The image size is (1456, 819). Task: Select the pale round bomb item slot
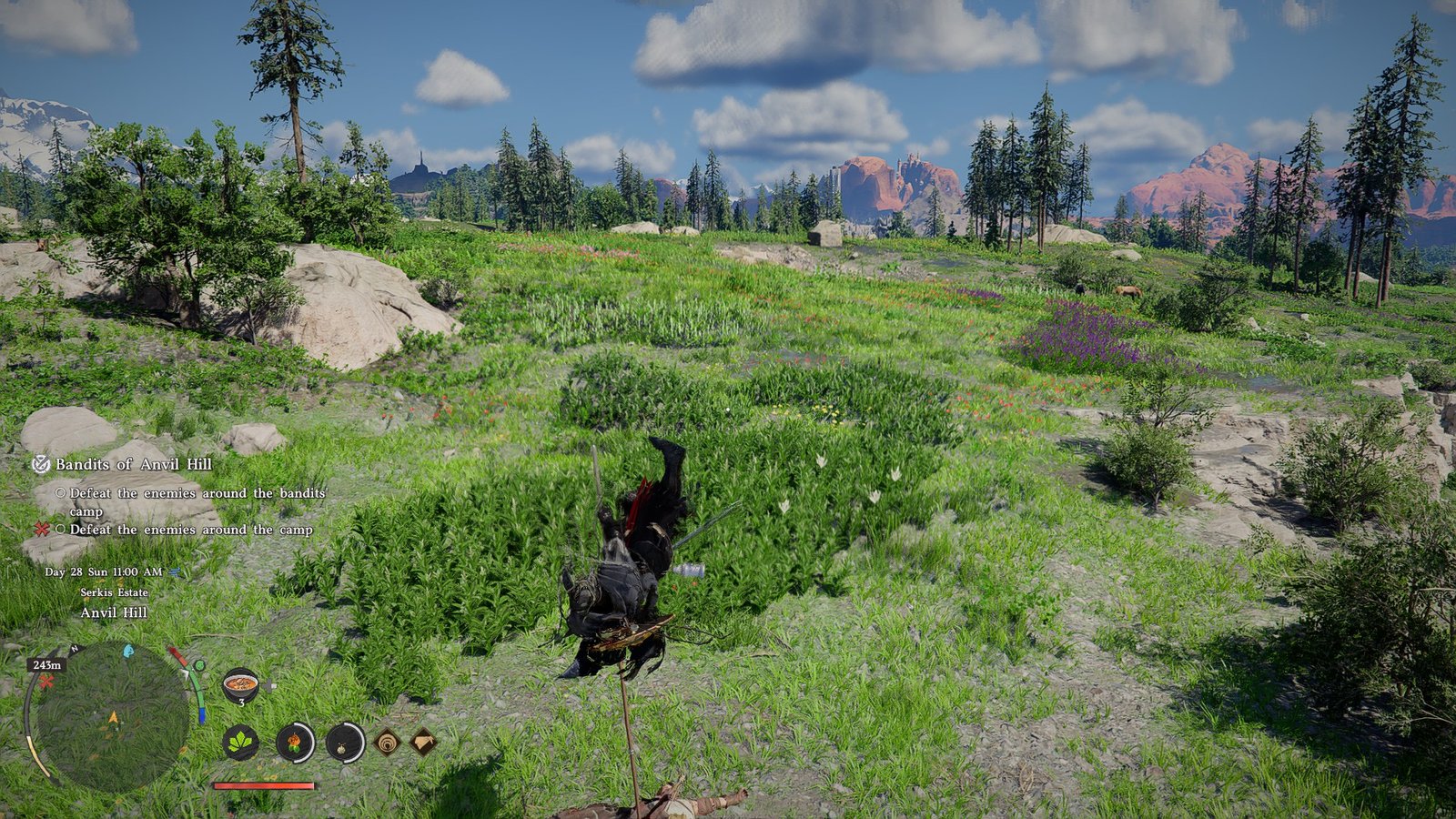point(345,743)
